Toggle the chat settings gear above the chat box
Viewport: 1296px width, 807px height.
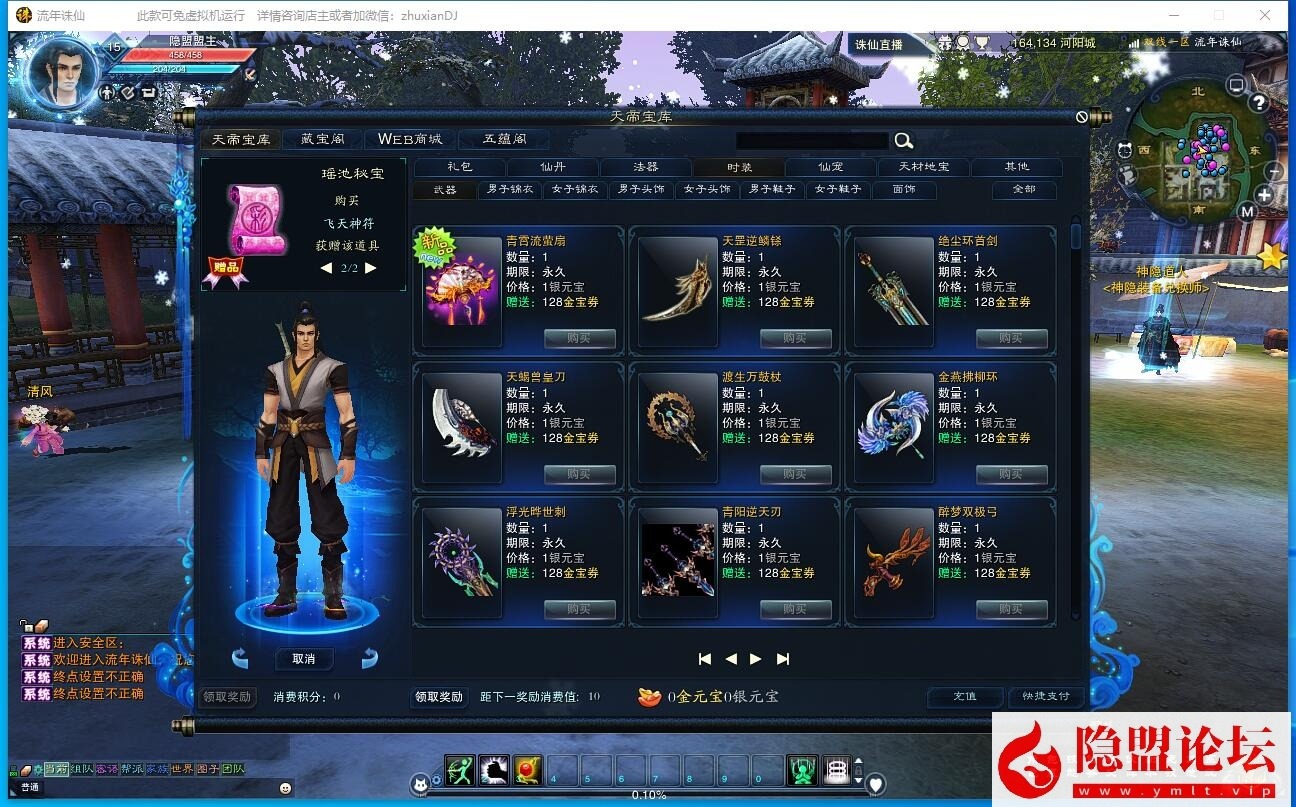pos(38,770)
